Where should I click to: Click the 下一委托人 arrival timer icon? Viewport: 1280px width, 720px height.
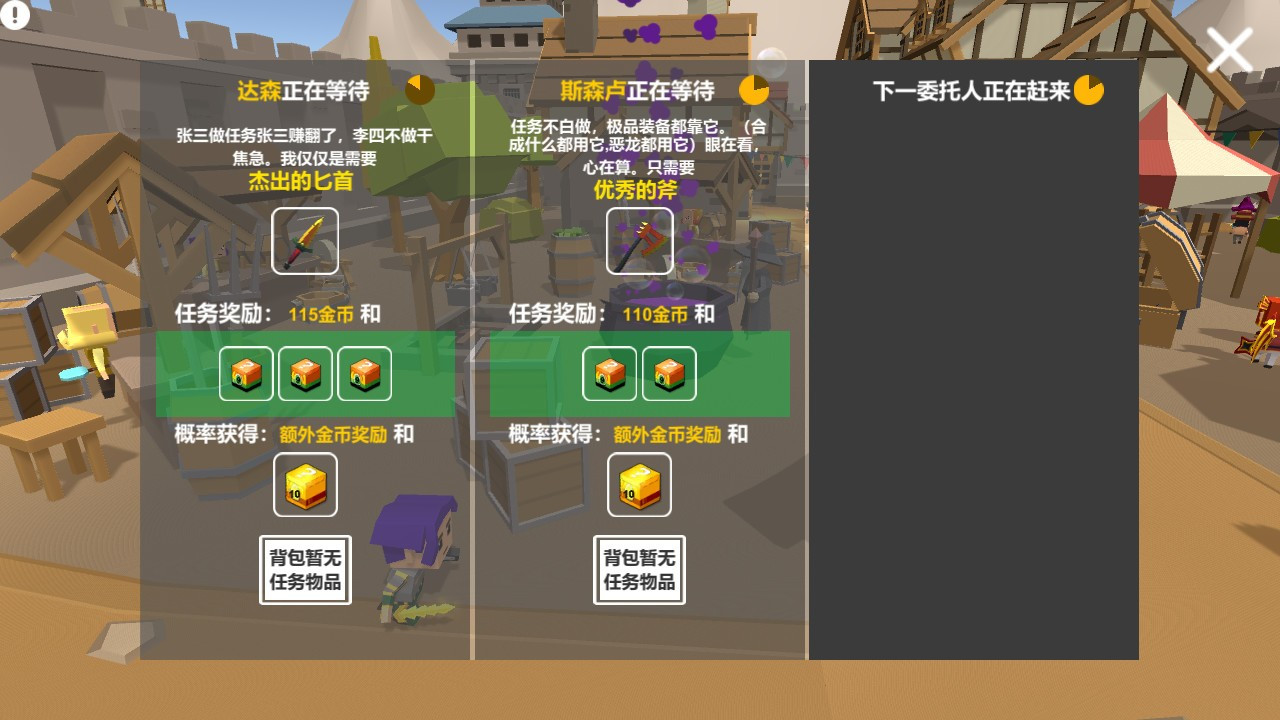(x=1089, y=89)
